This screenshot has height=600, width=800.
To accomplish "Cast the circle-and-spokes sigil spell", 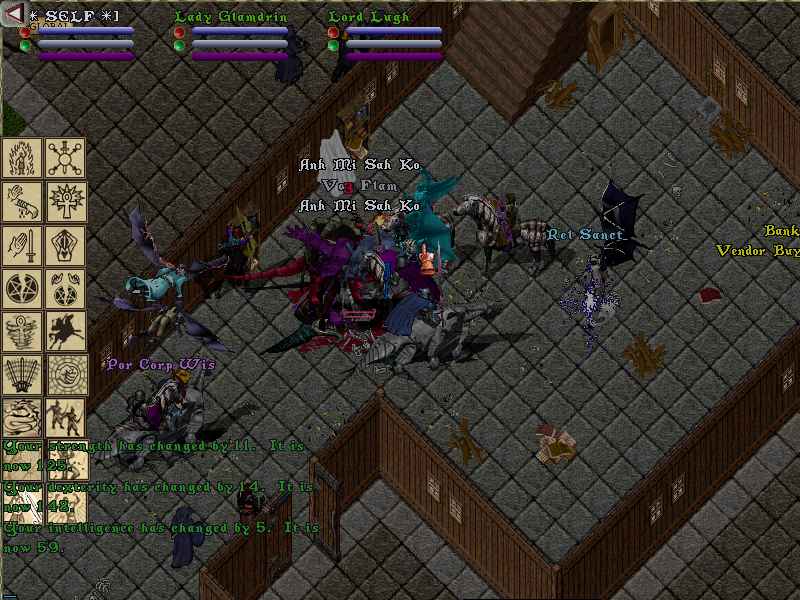I will 66,157.
